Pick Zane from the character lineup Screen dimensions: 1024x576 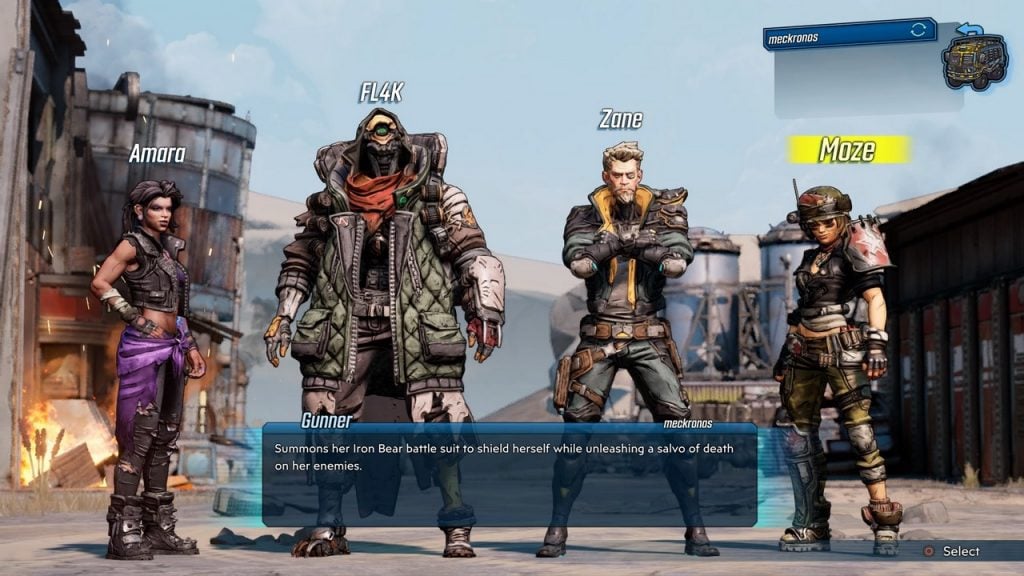coord(620,120)
